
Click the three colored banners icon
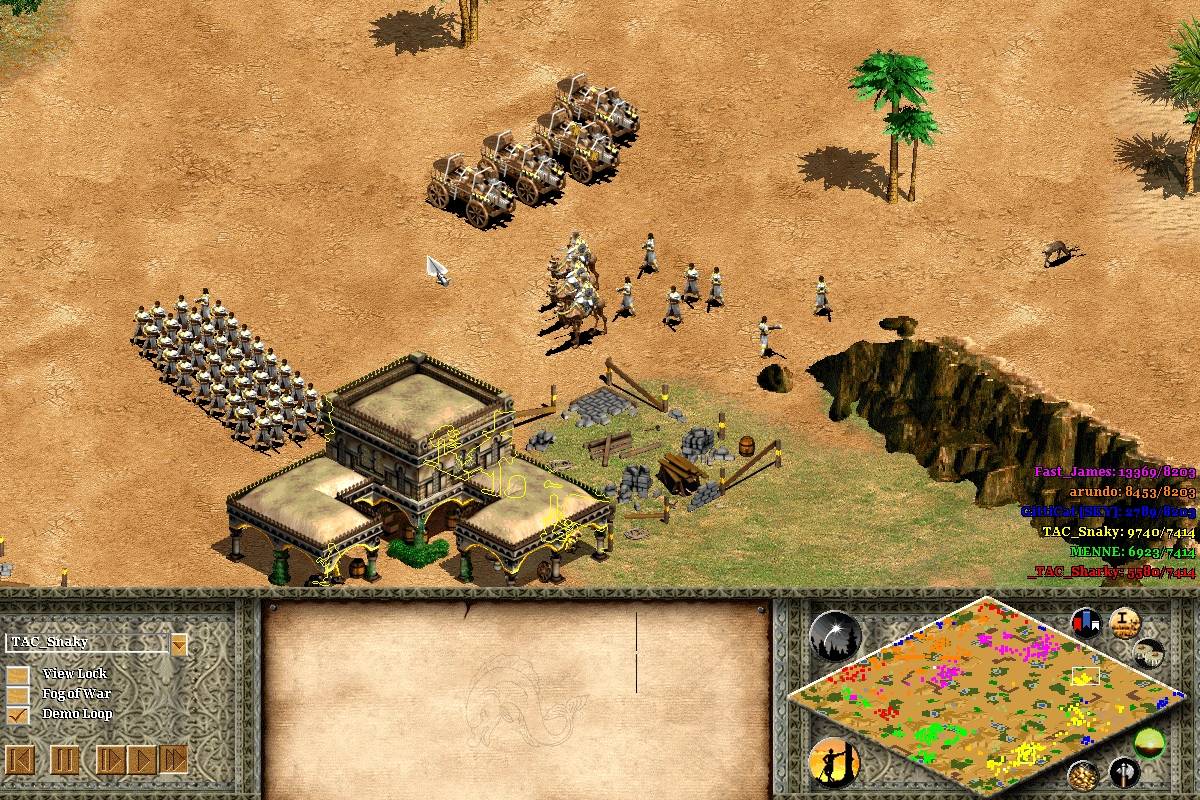[1086, 623]
